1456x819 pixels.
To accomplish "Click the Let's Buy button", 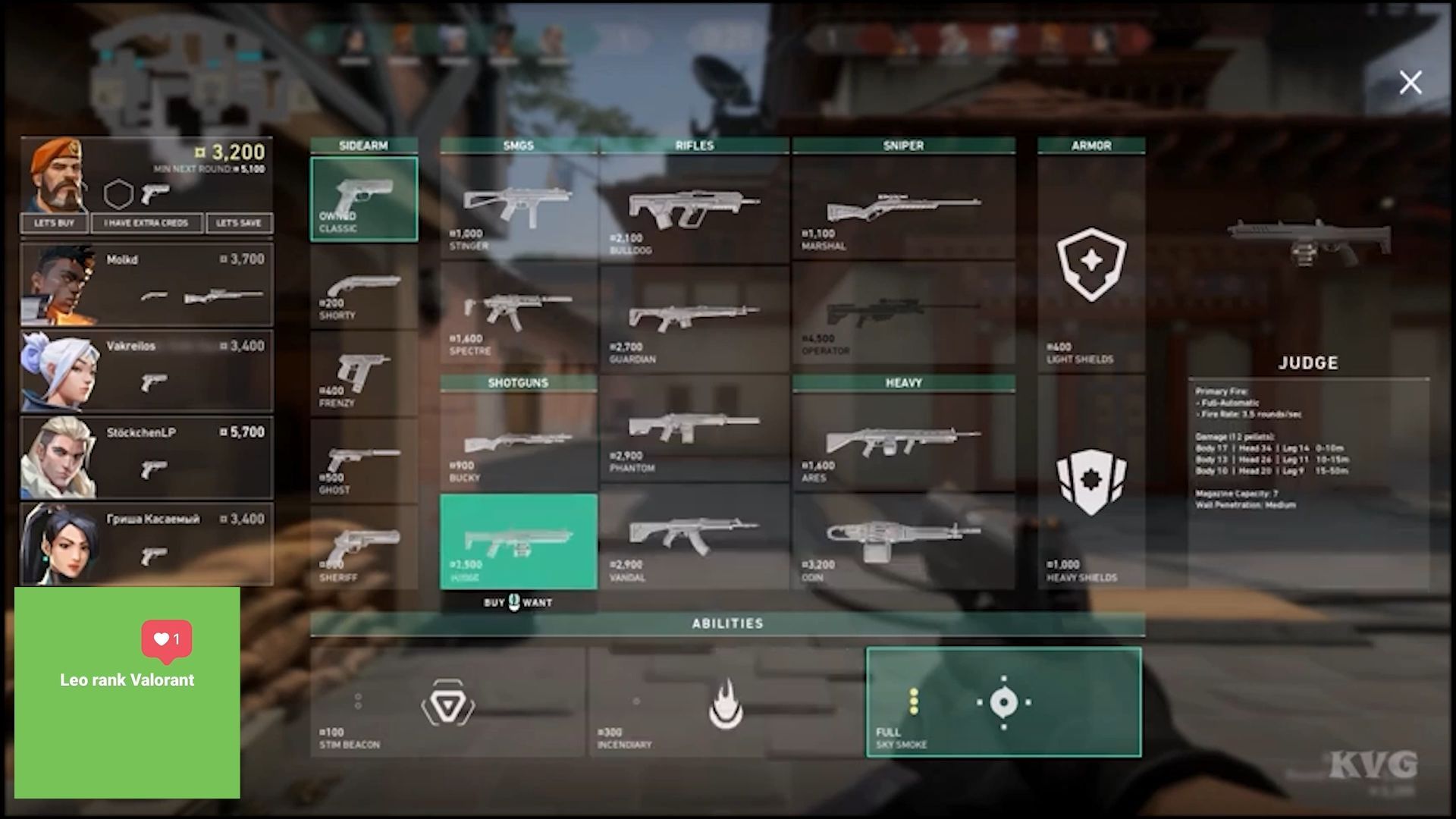I will pos(55,223).
